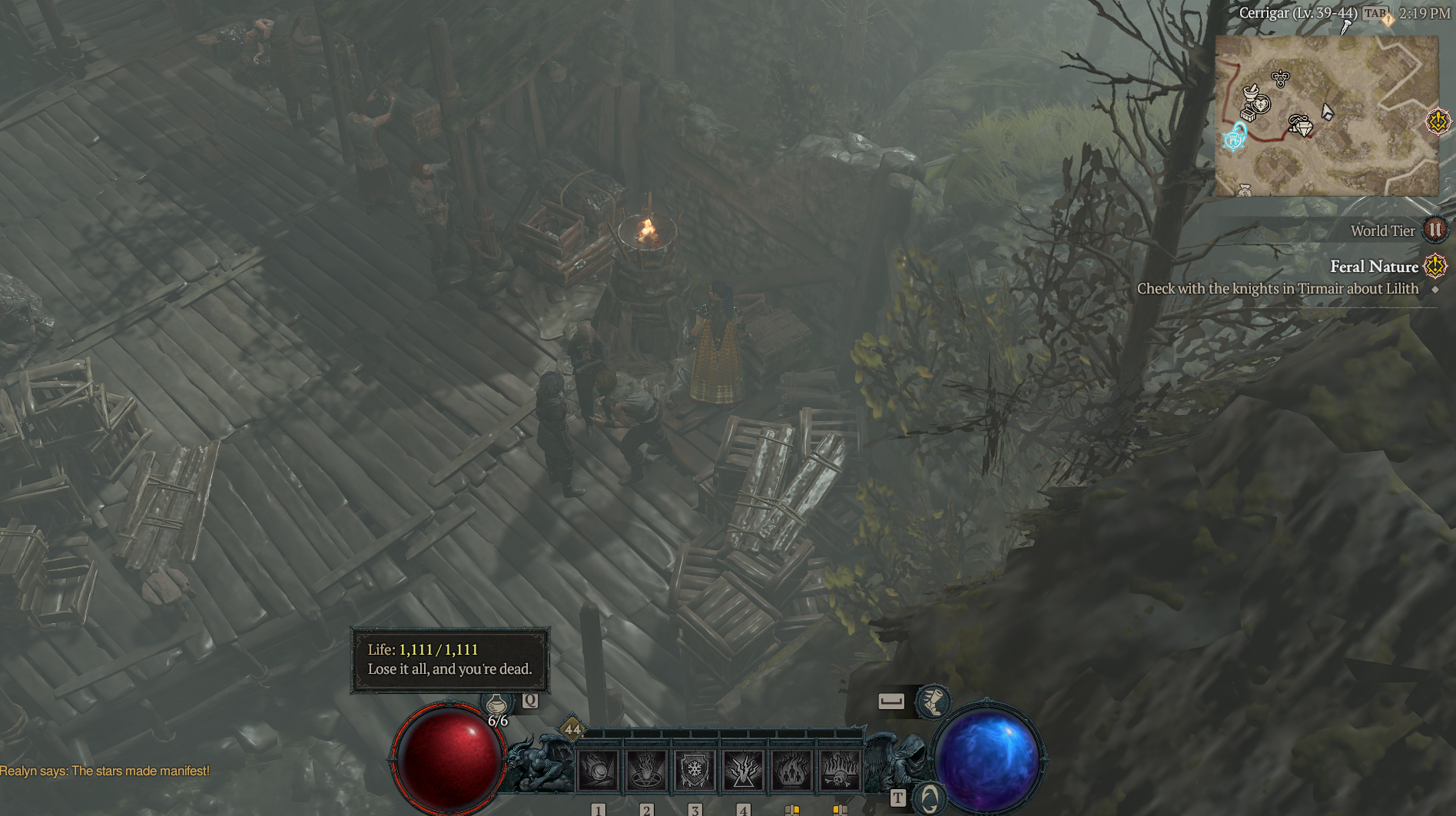Select the healer heart marker on minimap
Screen dimensions: 1456x816
click(1261, 104)
